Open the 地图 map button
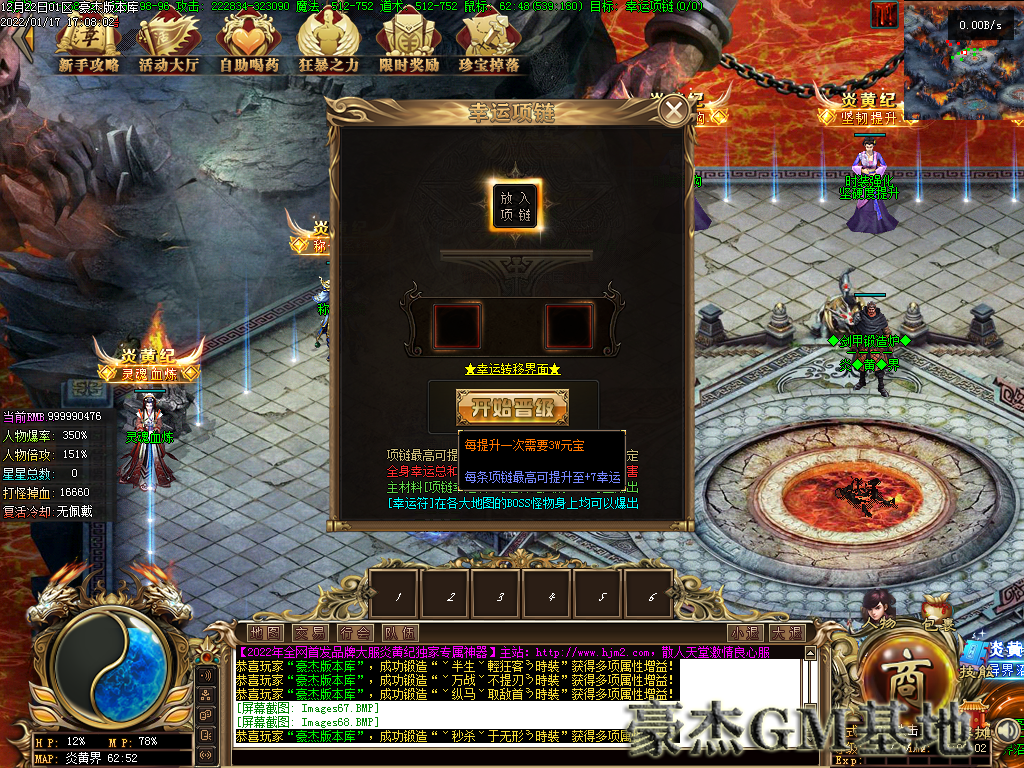Screen dimensions: 1024x768 tap(265, 633)
